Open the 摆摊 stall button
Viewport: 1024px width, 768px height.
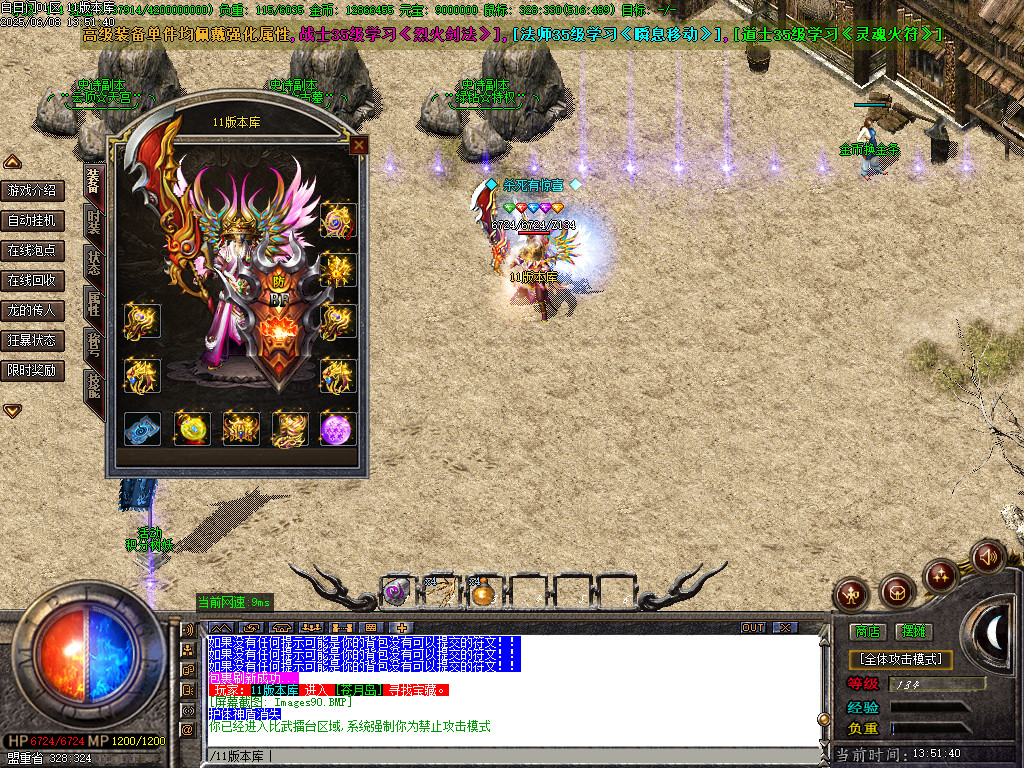(x=913, y=631)
